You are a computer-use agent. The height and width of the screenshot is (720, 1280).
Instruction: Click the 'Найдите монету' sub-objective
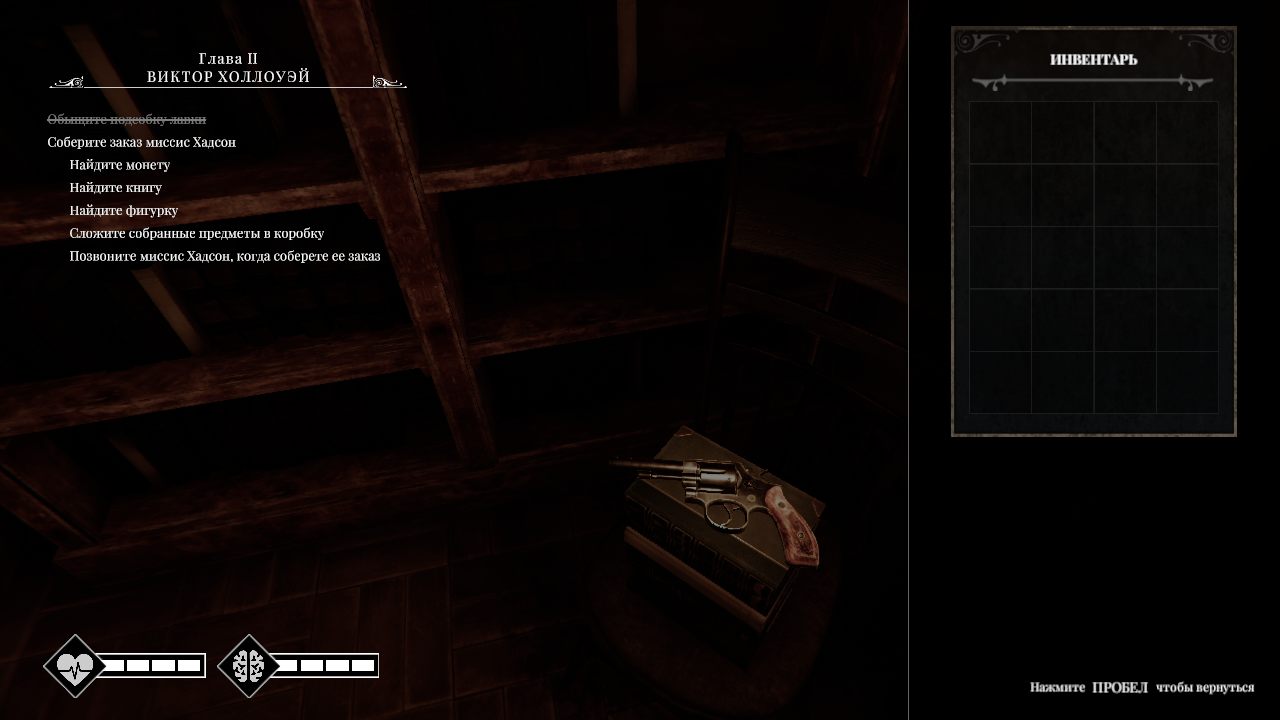point(120,165)
